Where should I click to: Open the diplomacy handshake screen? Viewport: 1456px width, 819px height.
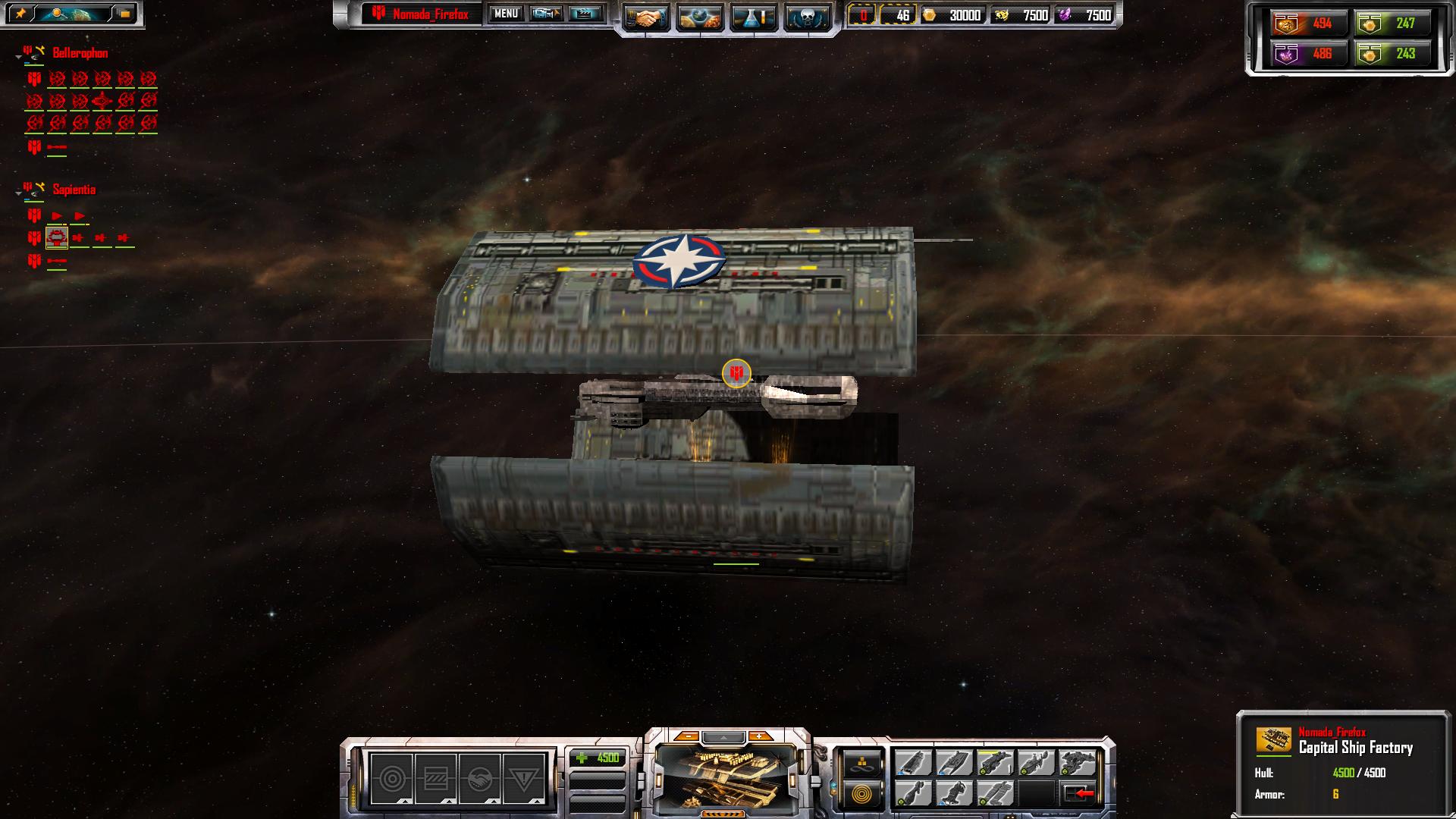coord(646,17)
